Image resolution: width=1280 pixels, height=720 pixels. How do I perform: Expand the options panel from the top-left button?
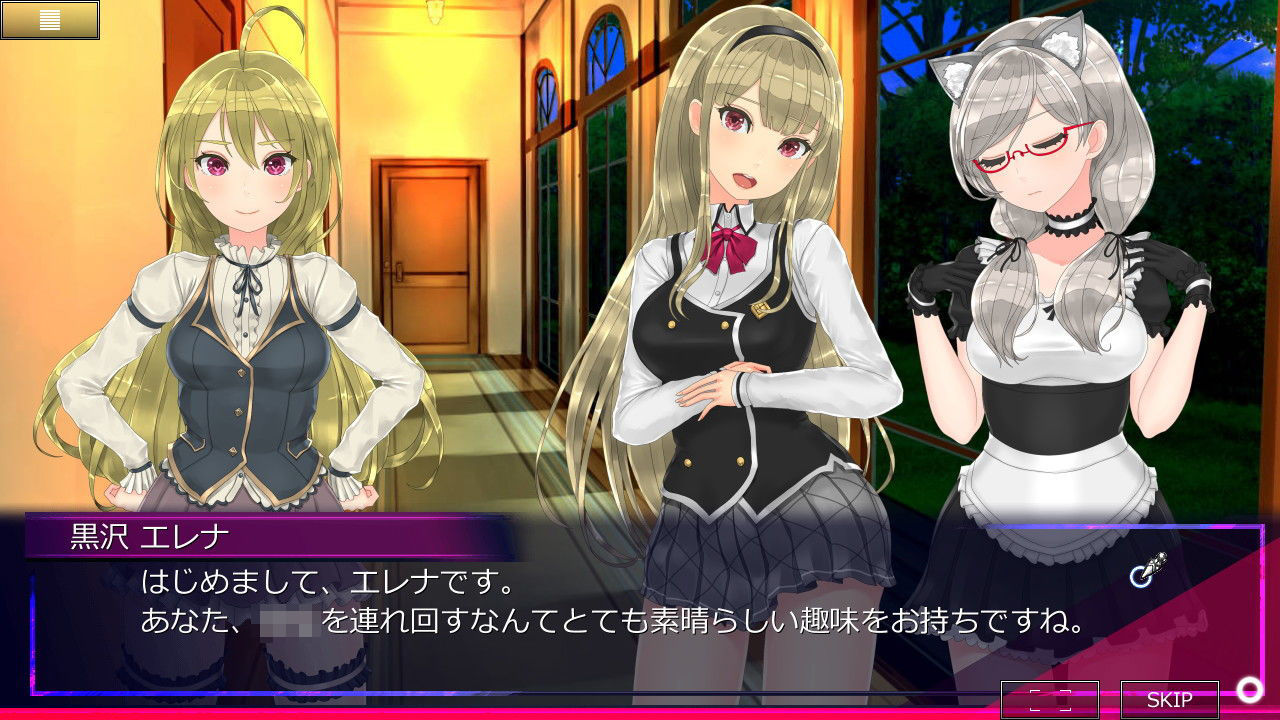click(x=52, y=20)
